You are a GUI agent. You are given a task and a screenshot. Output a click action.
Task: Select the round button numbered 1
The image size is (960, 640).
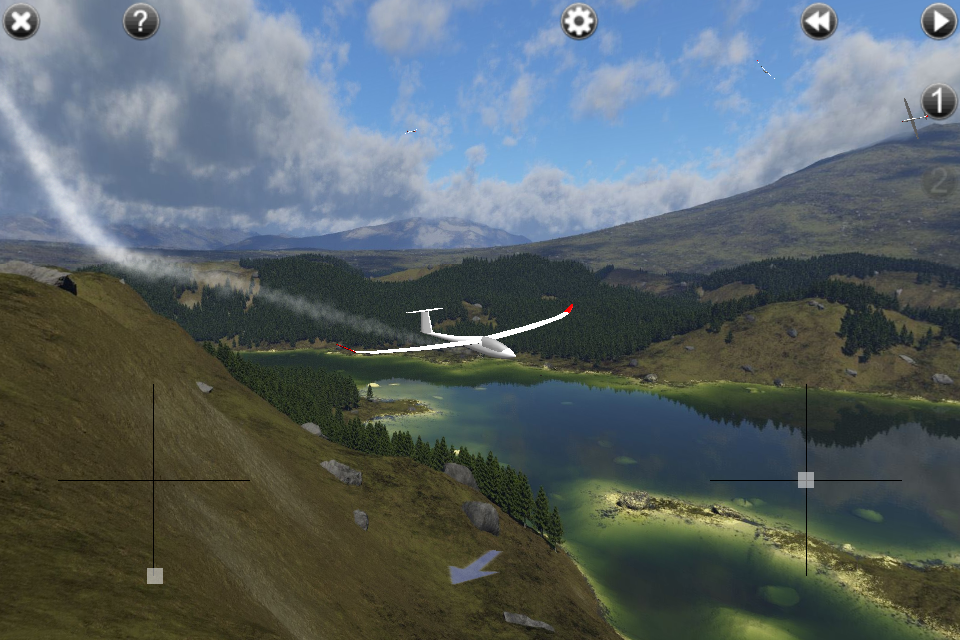(939, 101)
